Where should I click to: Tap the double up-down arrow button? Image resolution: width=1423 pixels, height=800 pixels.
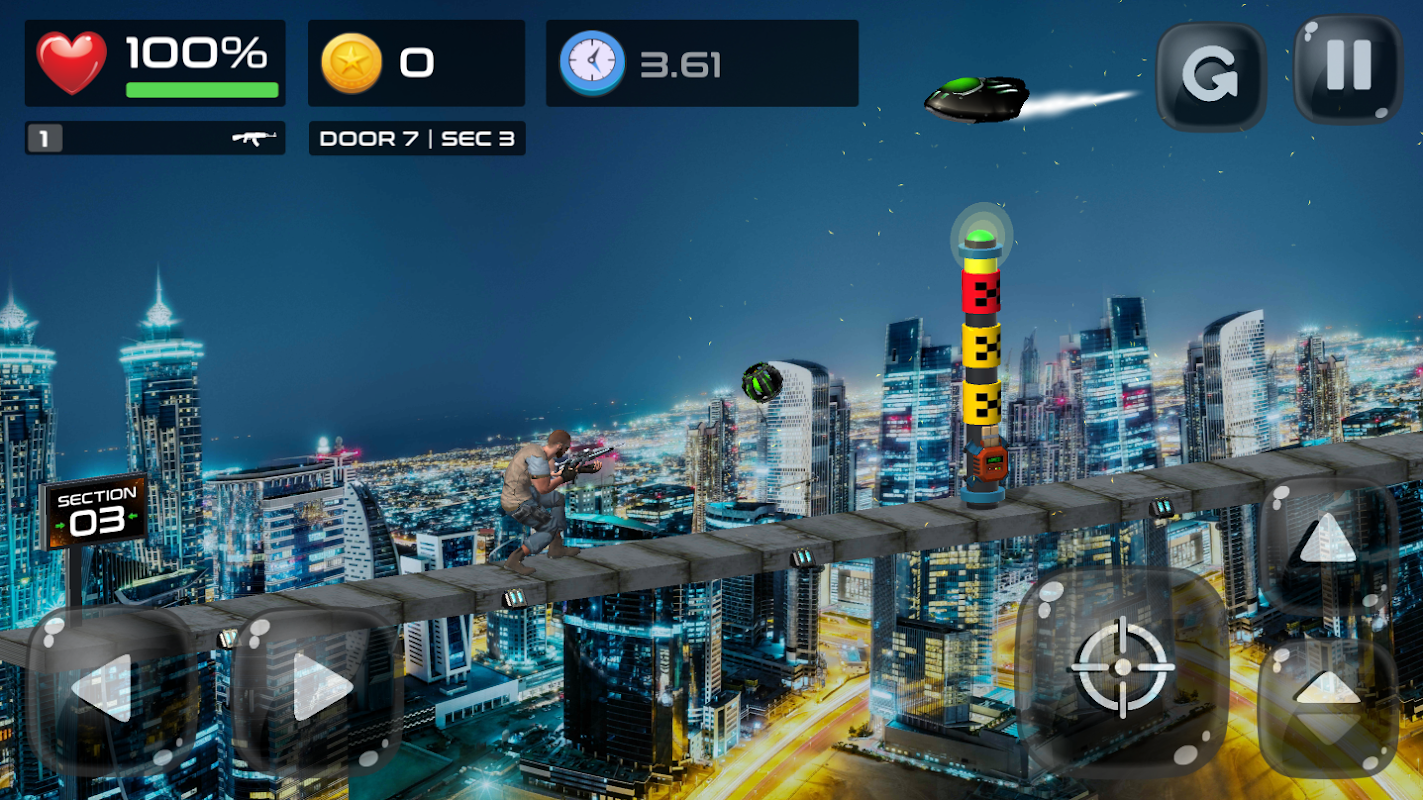(x=1326, y=704)
